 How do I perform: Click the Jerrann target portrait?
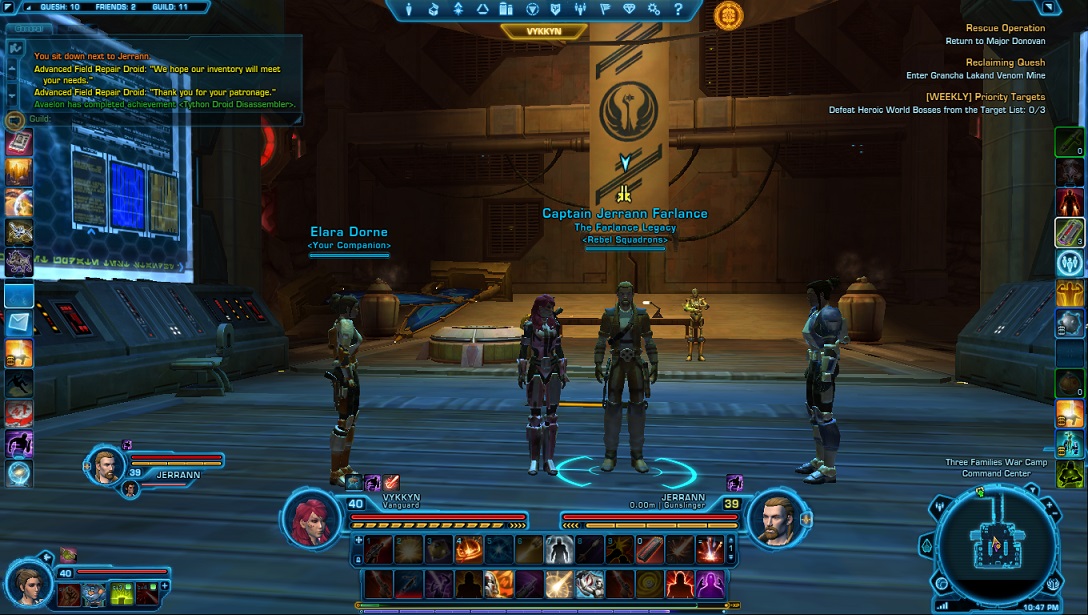[x=776, y=519]
